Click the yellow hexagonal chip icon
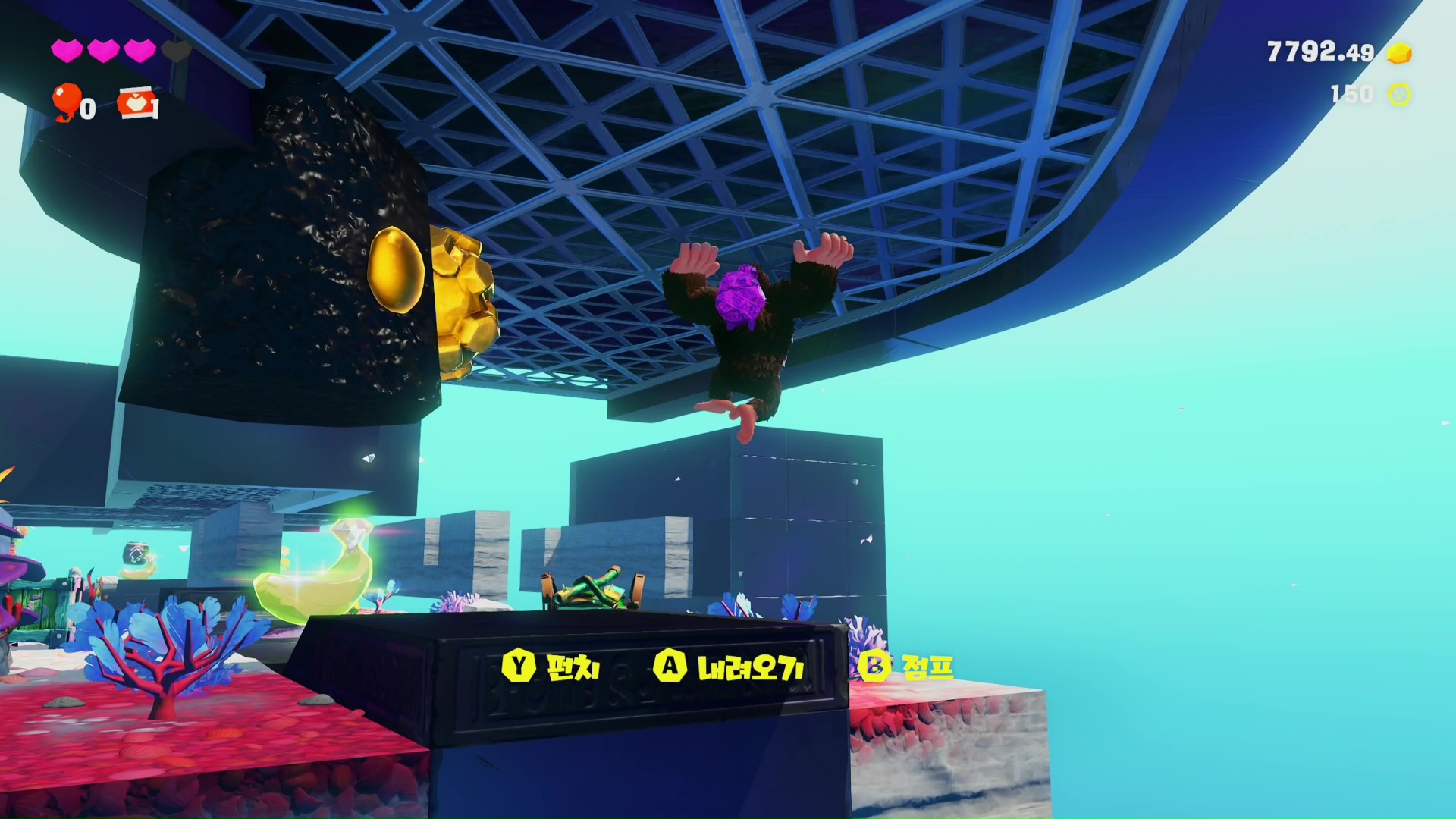Screen dimensions: 1456x819 (x=1399, y=94)
